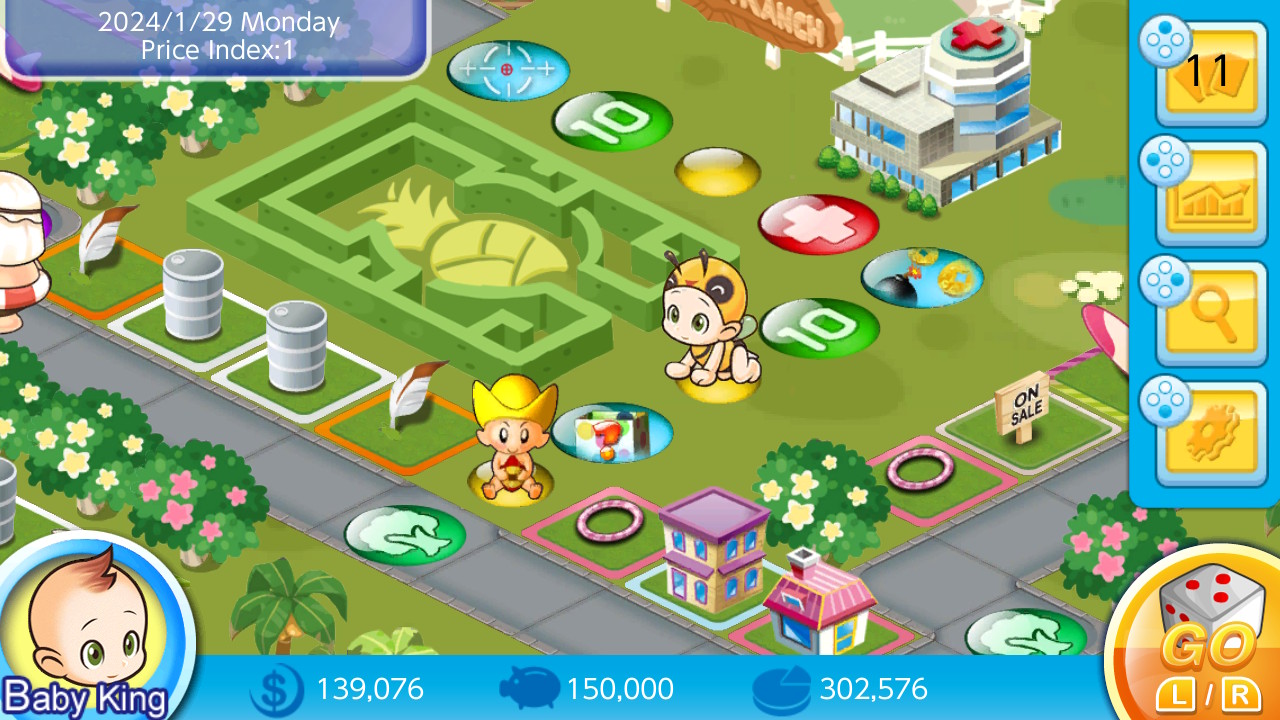
Task: Click the crosshair target marker near the maze
Action: pos(508,70)
